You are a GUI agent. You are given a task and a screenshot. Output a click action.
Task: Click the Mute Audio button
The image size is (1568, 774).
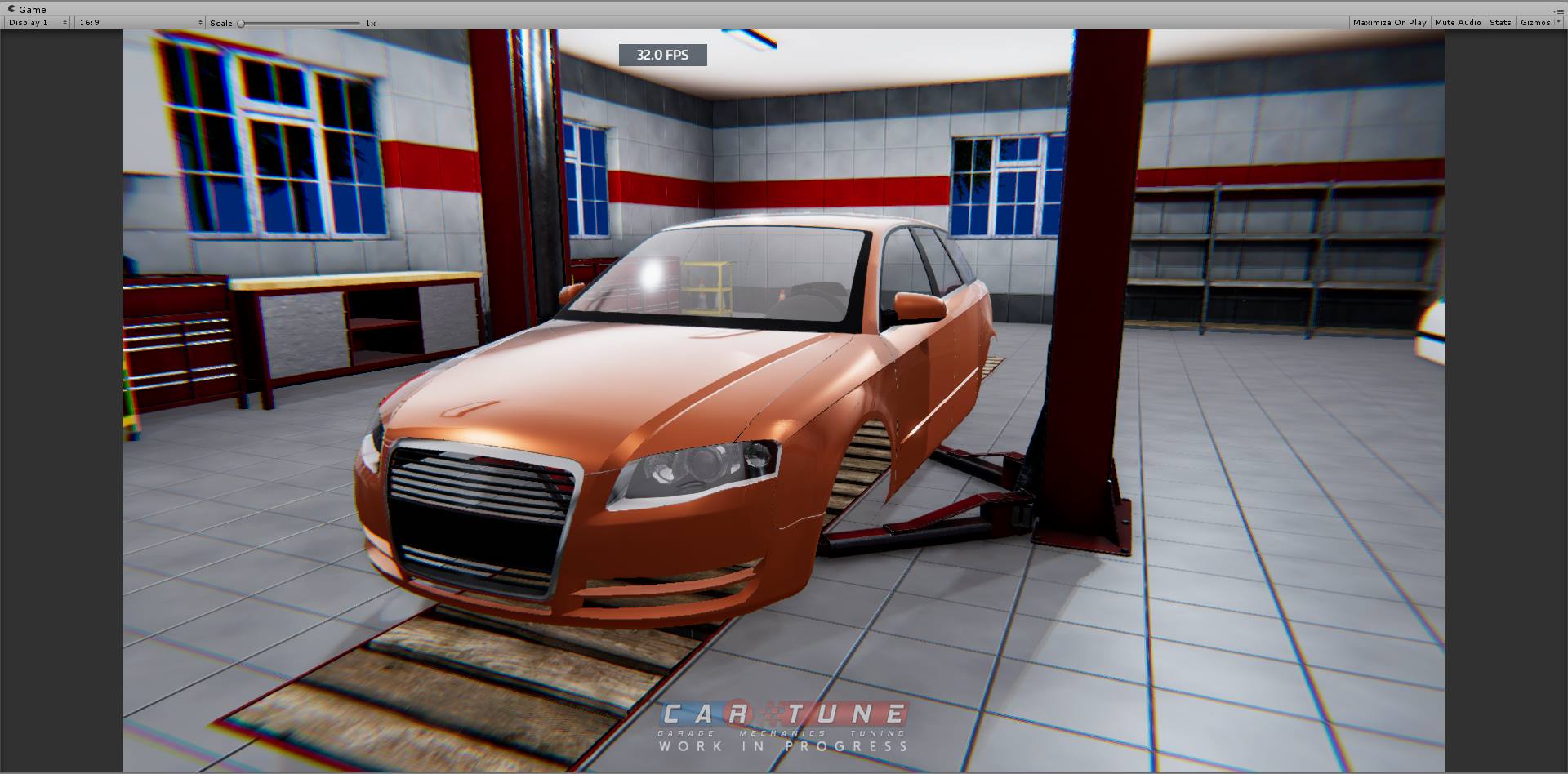click(1457, 22)
